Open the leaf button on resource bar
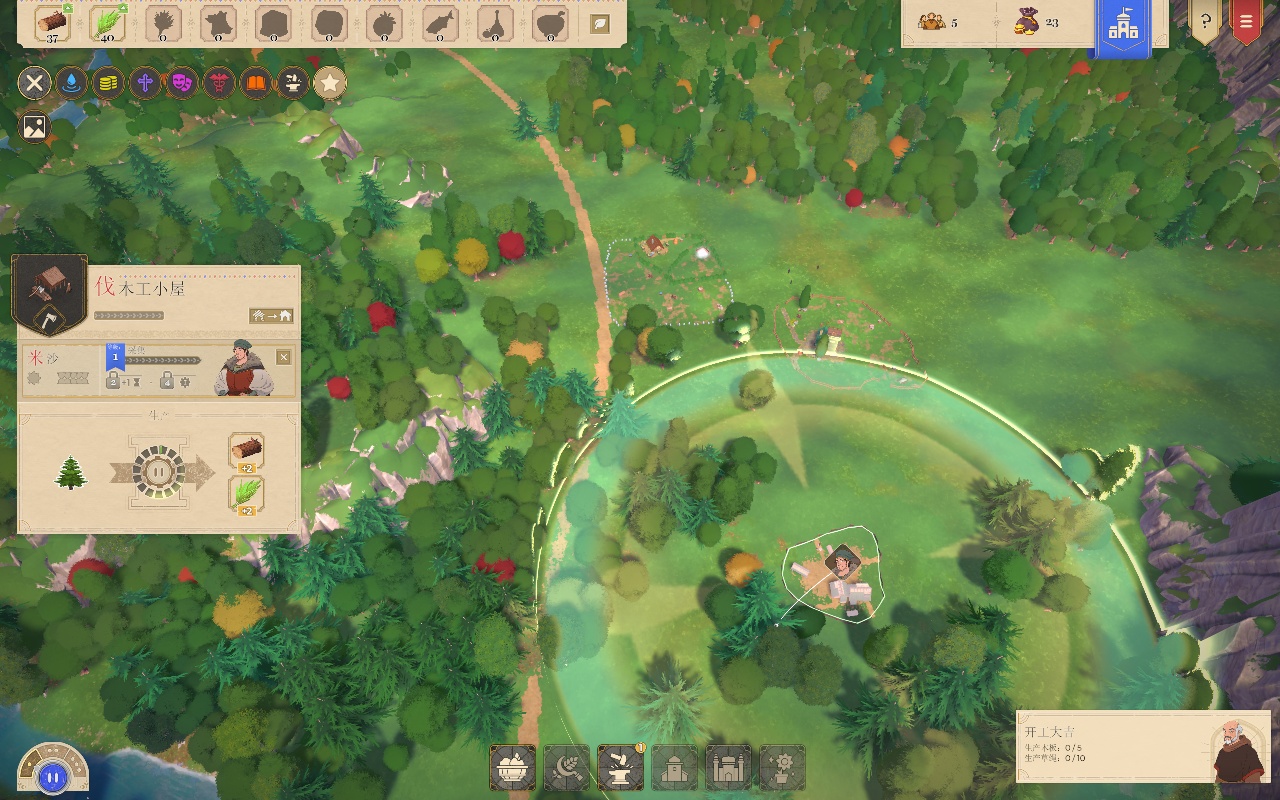The height and width of the screenshot is (800, 1280). 600,23
